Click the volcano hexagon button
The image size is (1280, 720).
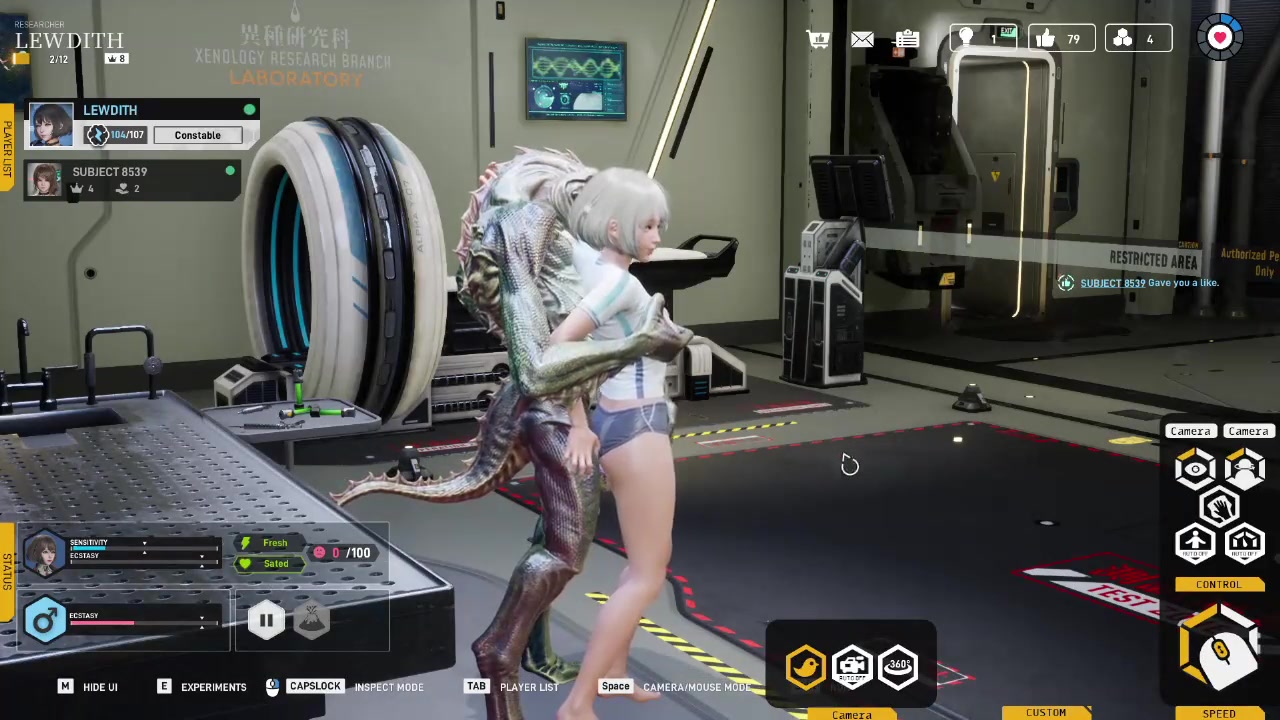pyautogui.click(x=312, y=620)
